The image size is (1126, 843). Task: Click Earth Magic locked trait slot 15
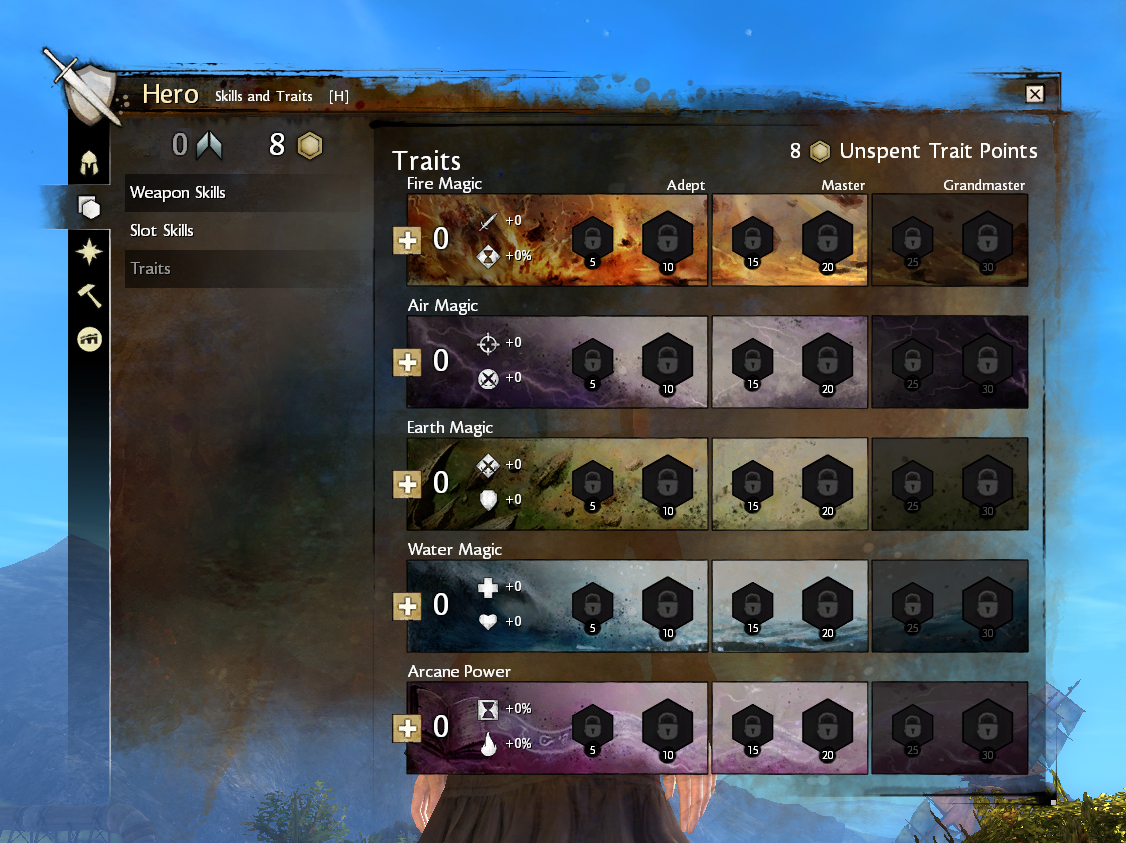point(752,484)
